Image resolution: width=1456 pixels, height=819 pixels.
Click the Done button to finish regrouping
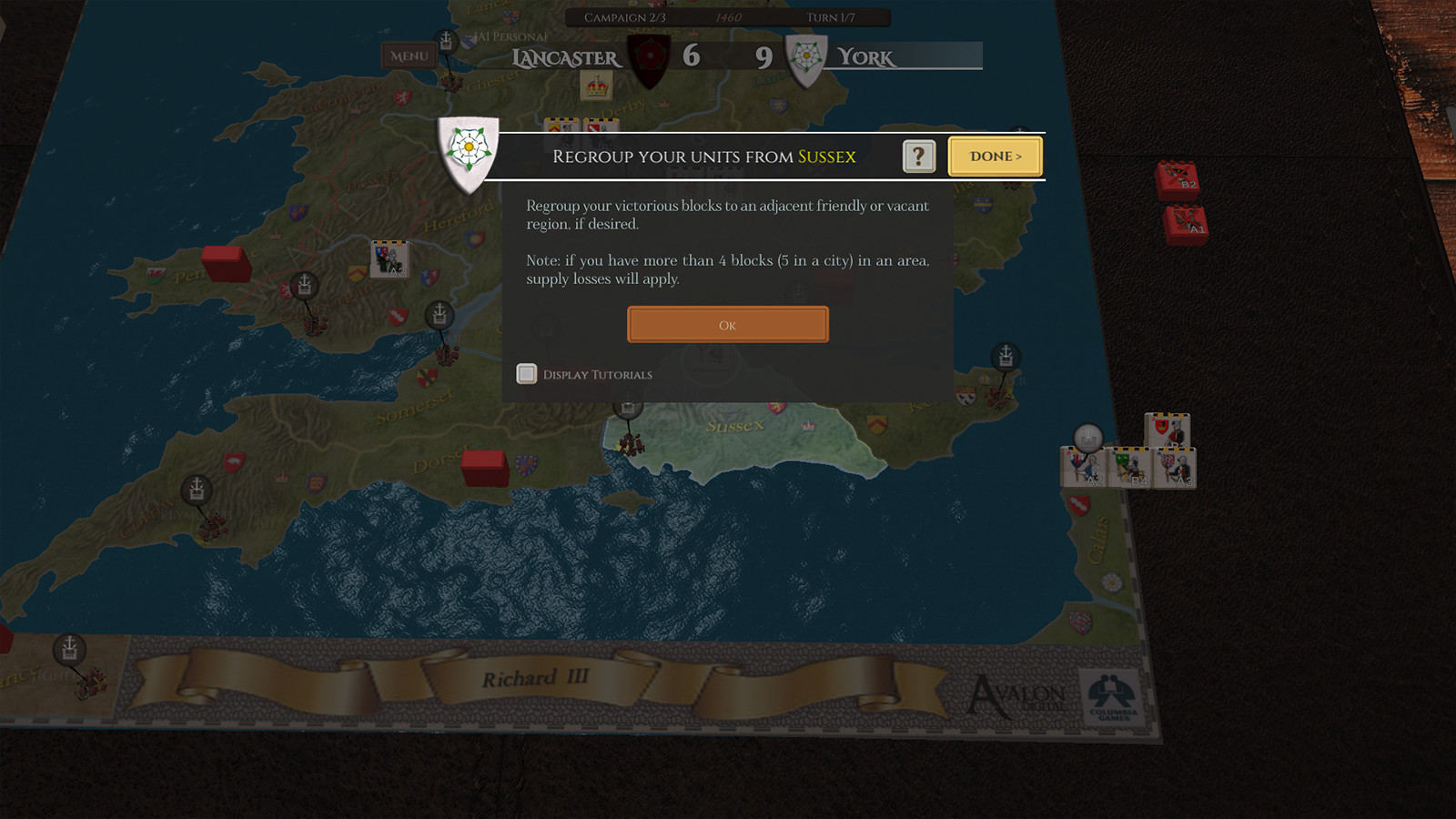(x=995, y=157)
